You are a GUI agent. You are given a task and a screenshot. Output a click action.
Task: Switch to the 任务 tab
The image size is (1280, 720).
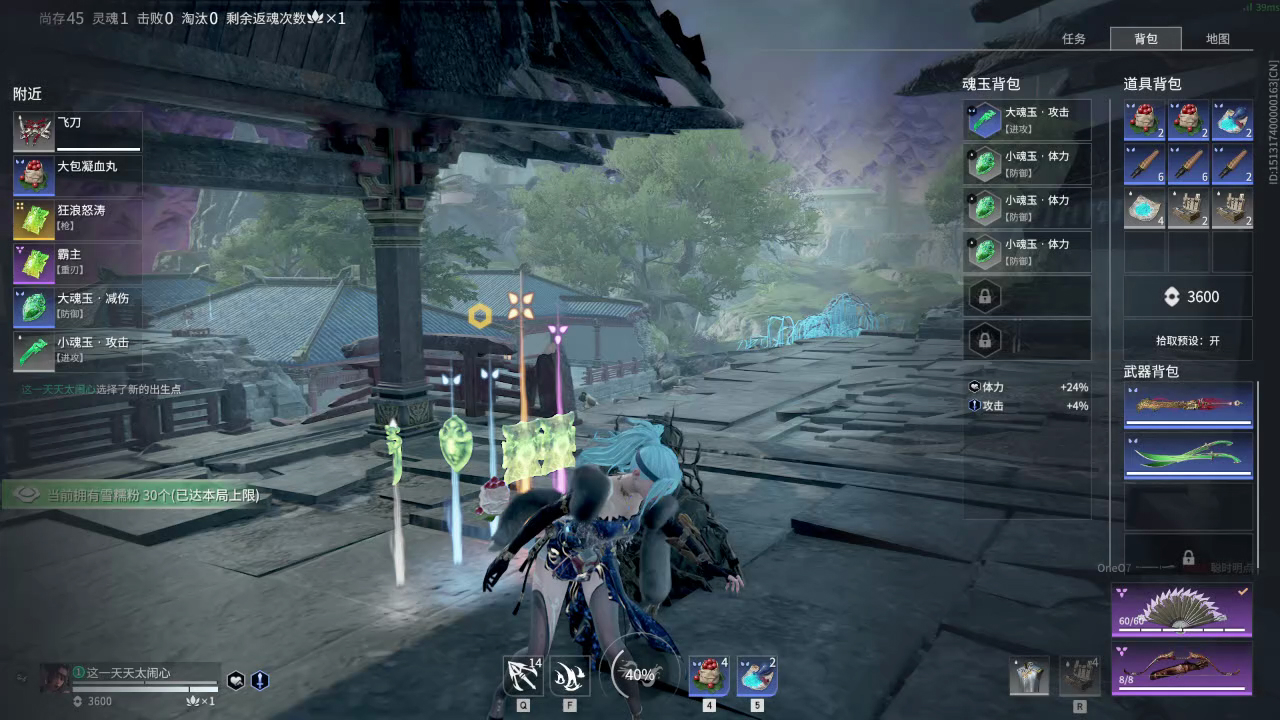1074,39
